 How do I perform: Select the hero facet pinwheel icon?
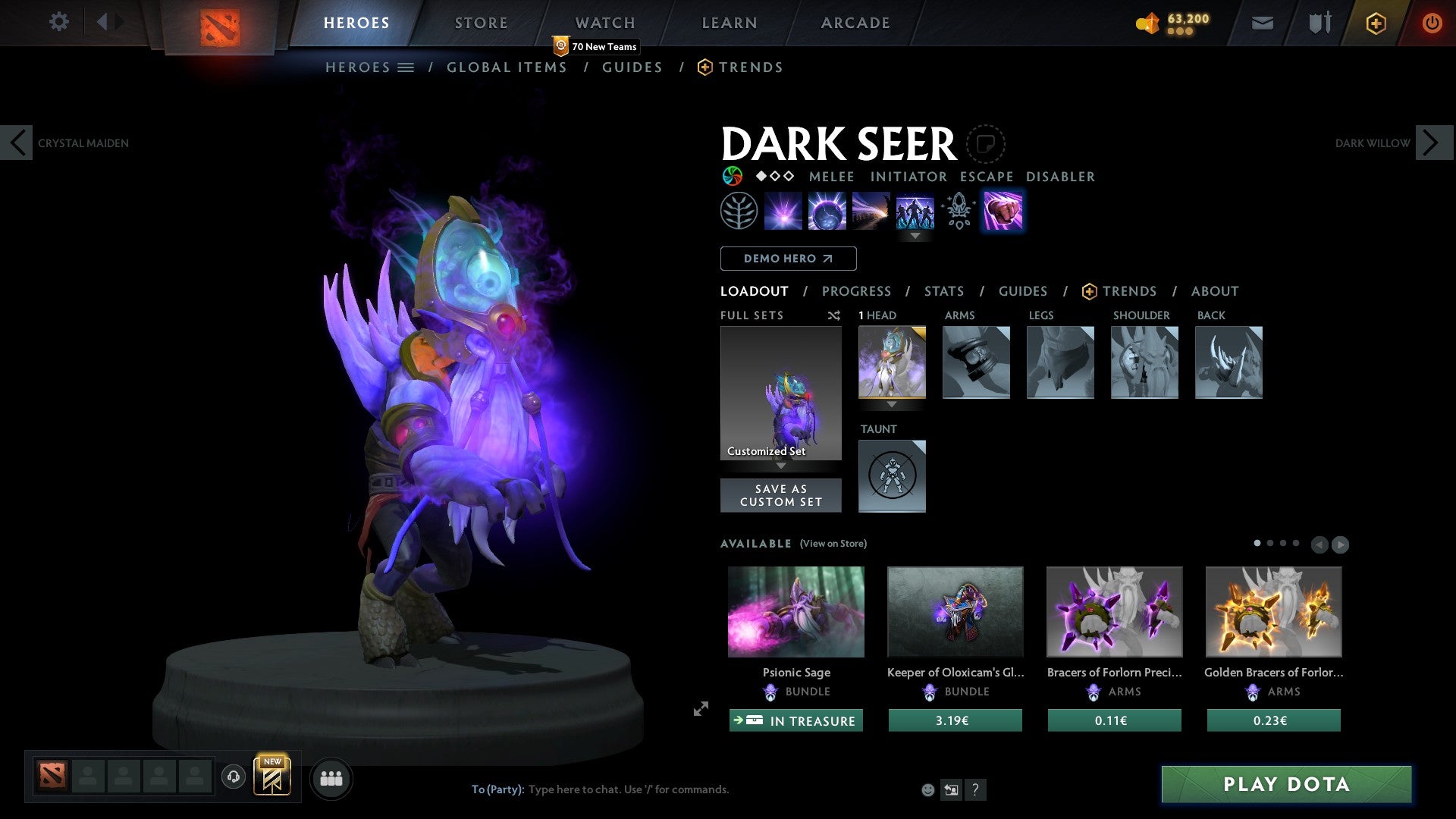pos(732,176)
